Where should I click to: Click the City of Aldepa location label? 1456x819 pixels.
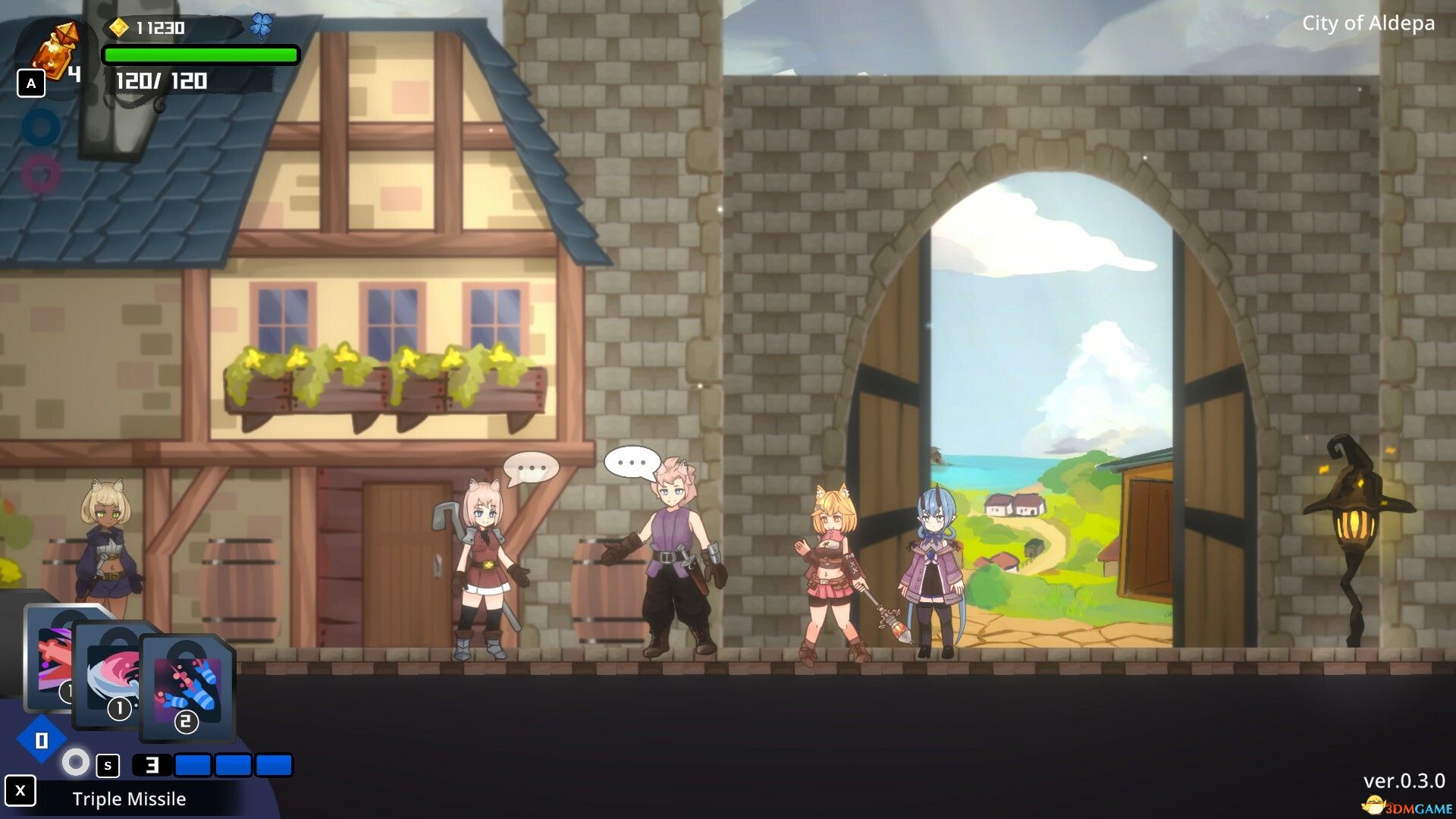click(1368, 24)
